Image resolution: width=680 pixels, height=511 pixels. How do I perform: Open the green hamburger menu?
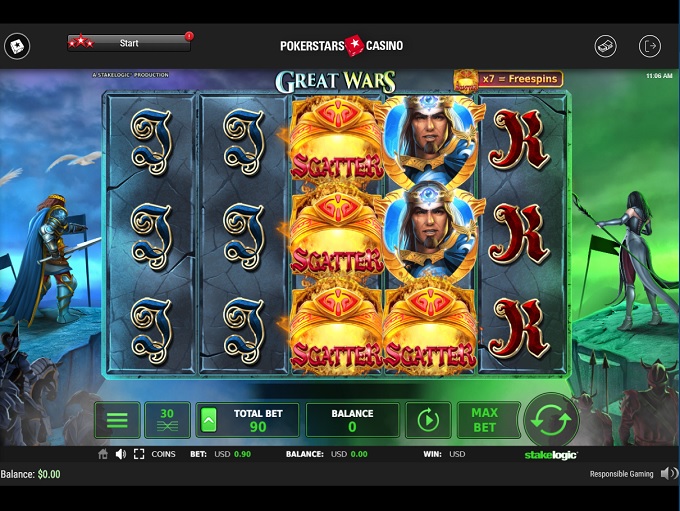117,420
